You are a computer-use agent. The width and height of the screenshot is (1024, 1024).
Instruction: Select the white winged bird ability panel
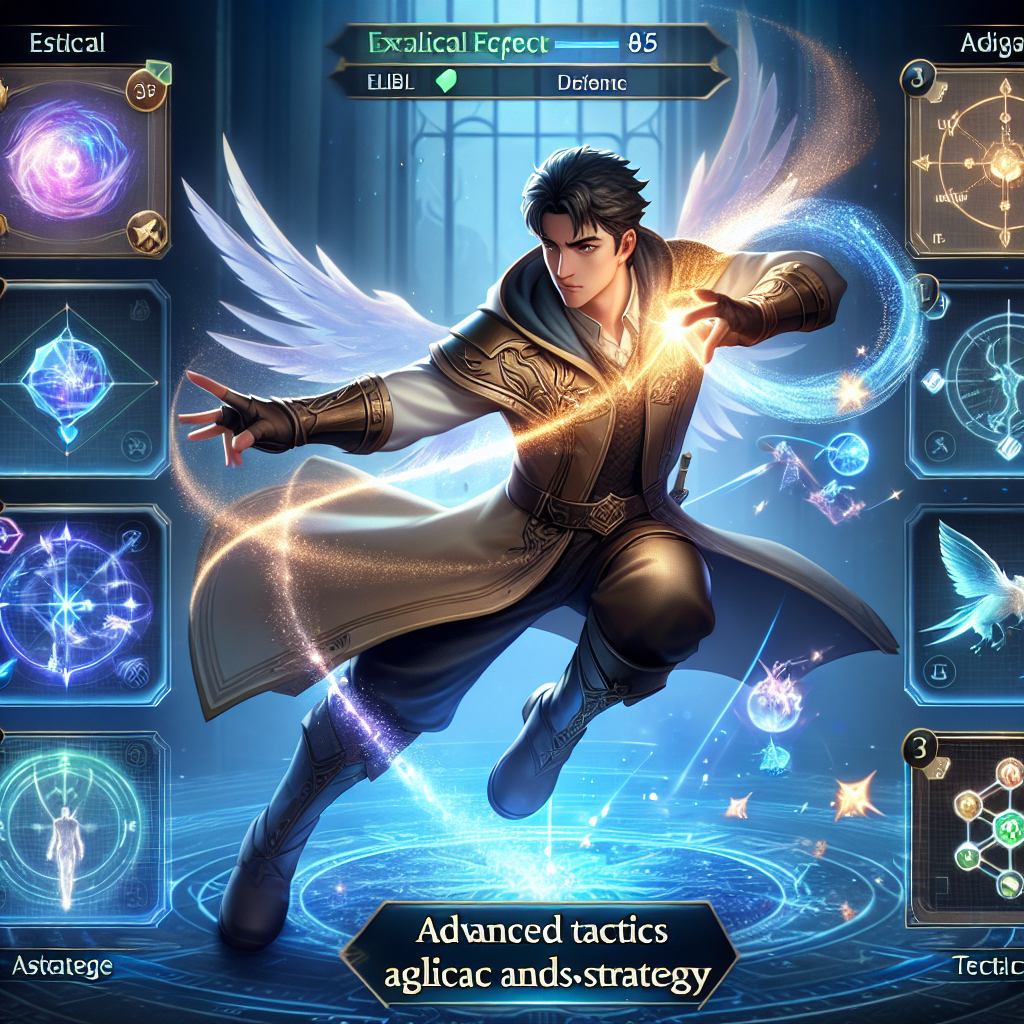968,604
